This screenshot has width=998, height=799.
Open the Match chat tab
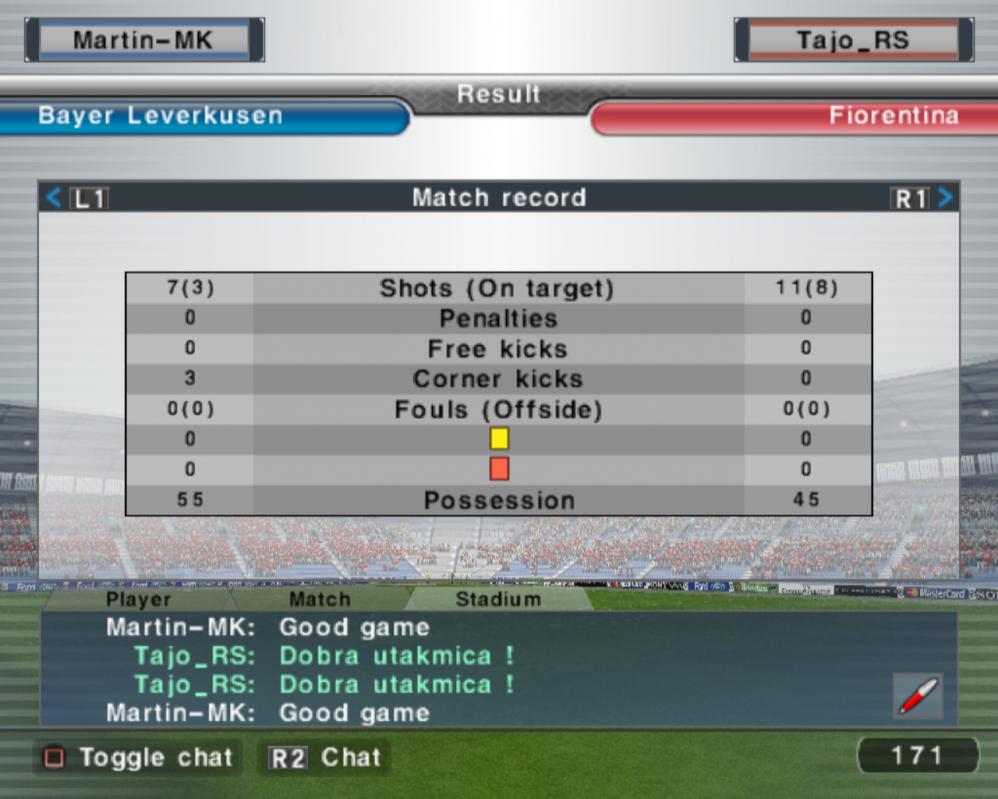pyautogui.click(x=320, y=600)
